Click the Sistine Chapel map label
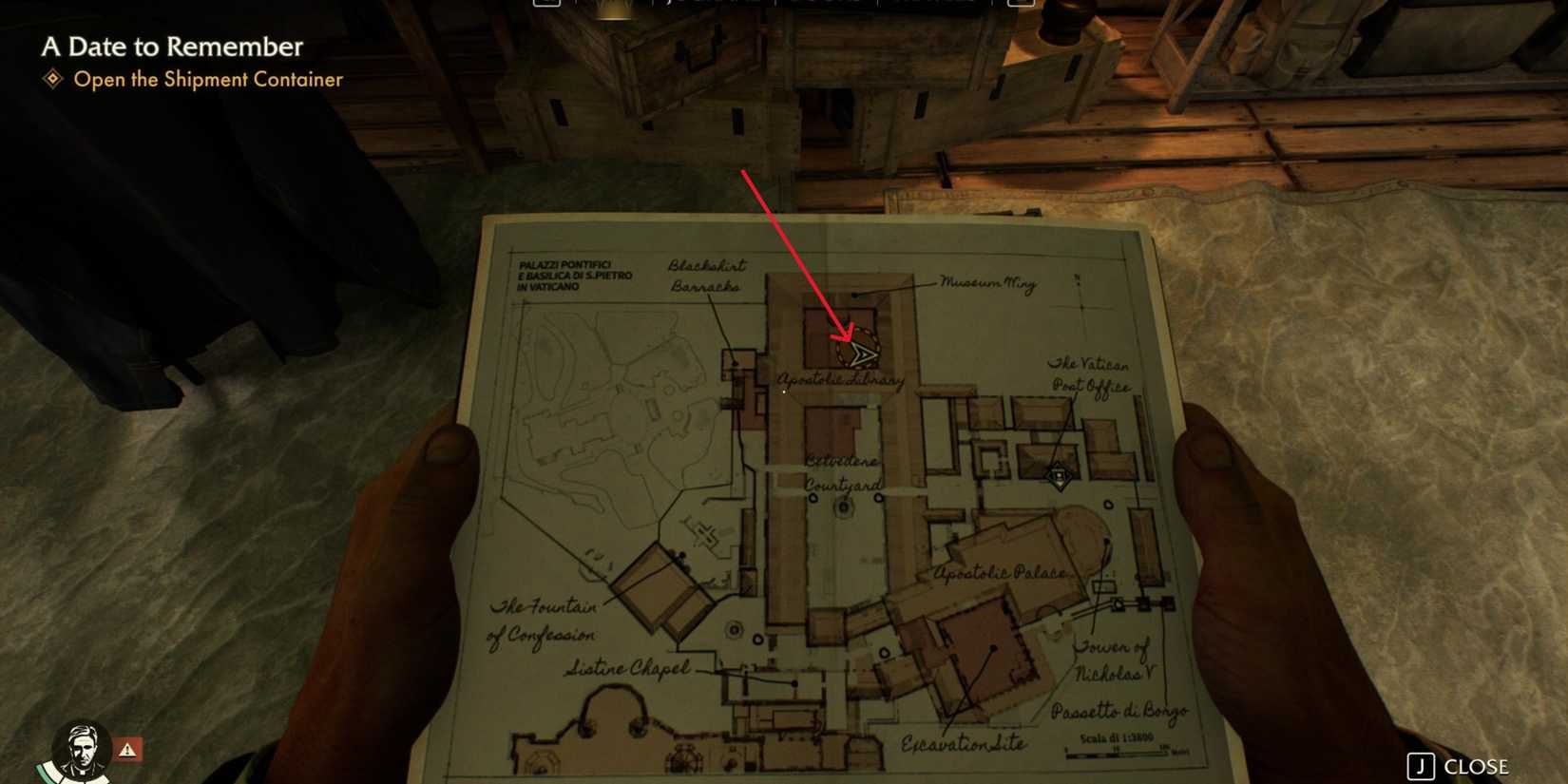1568x784 pixels. tap(628, 668)
